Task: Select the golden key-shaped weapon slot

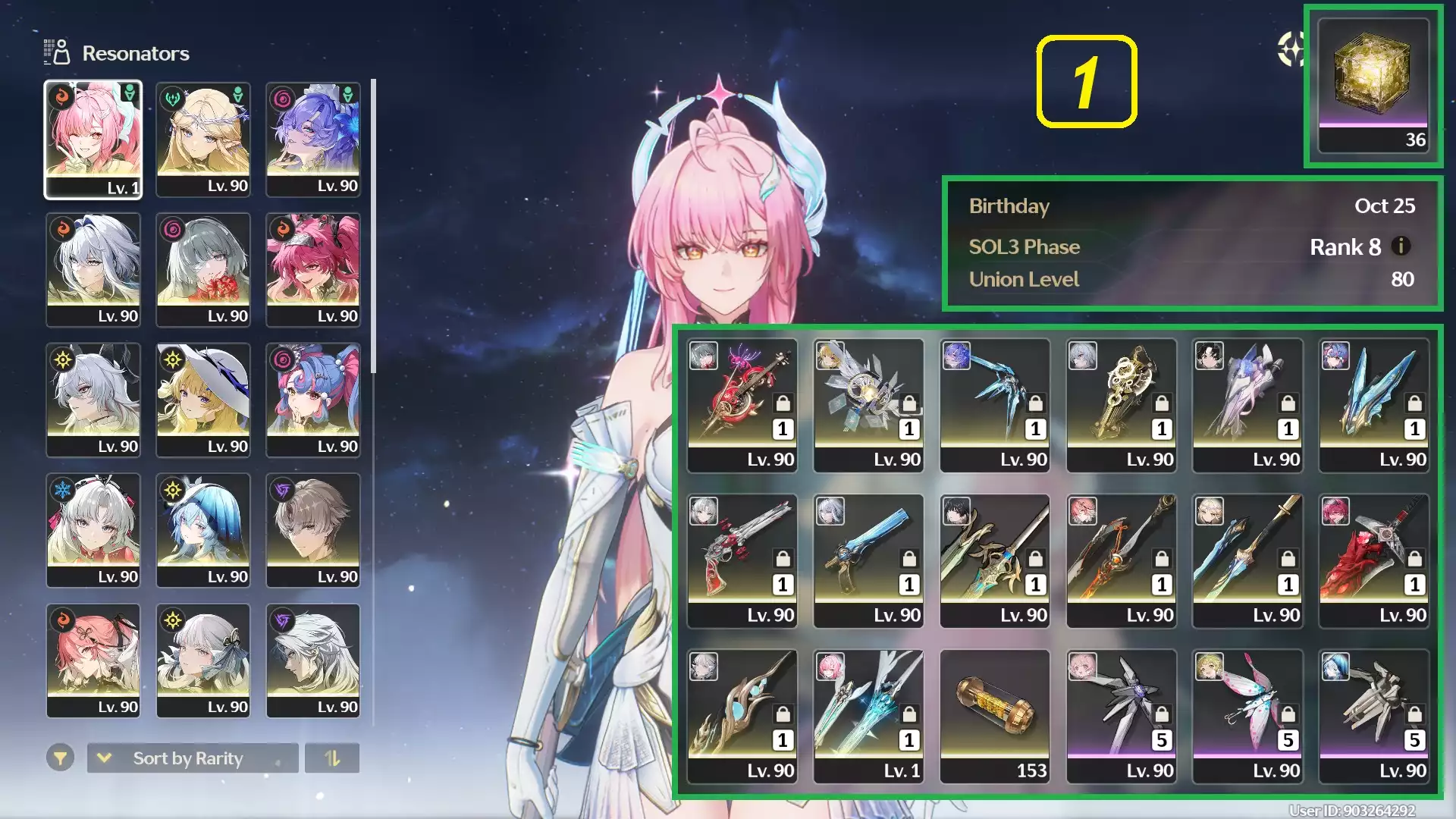Action: click(1121, 404)
